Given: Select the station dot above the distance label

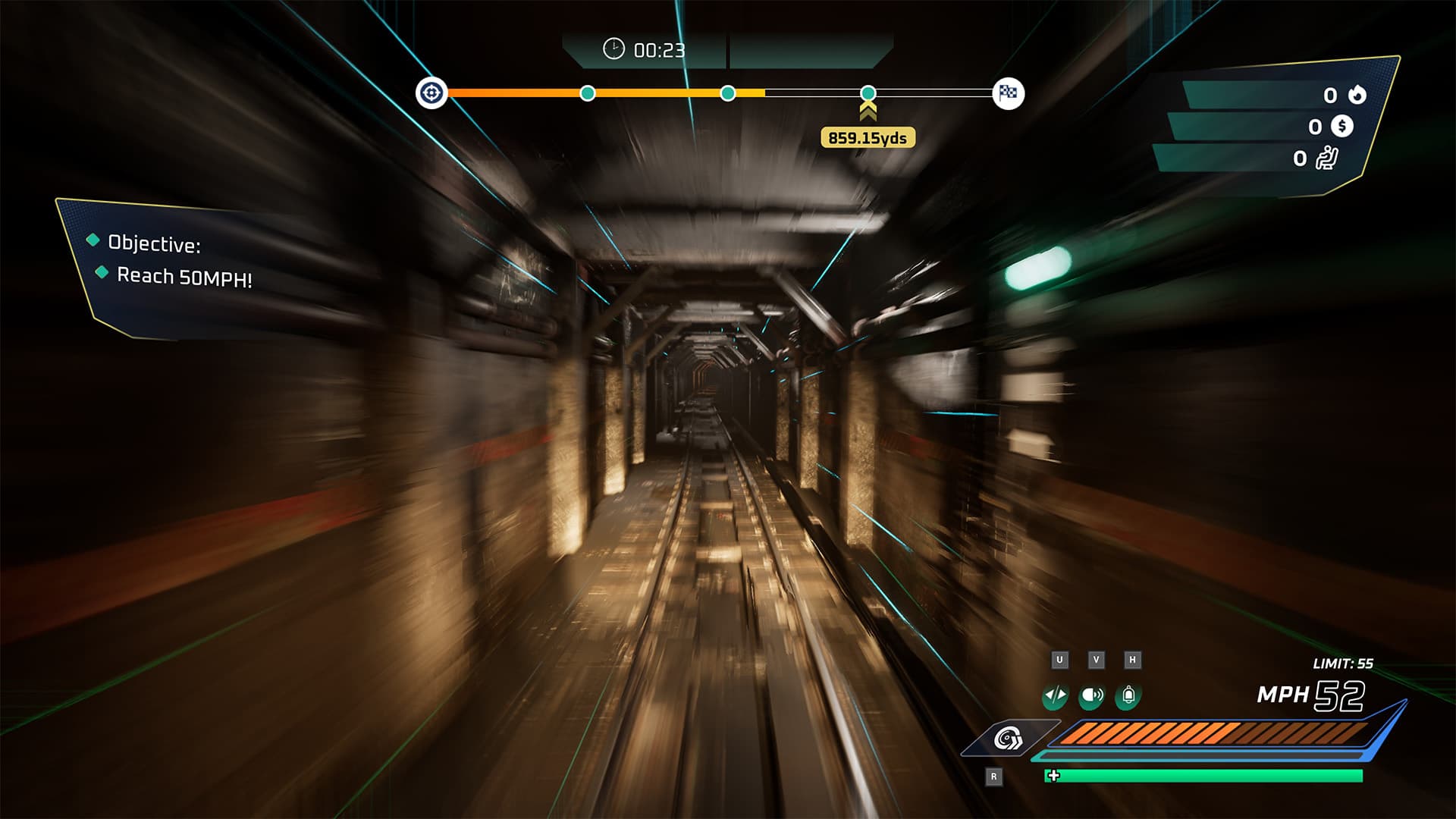Looking at the screenshot, I should [868, 93].
